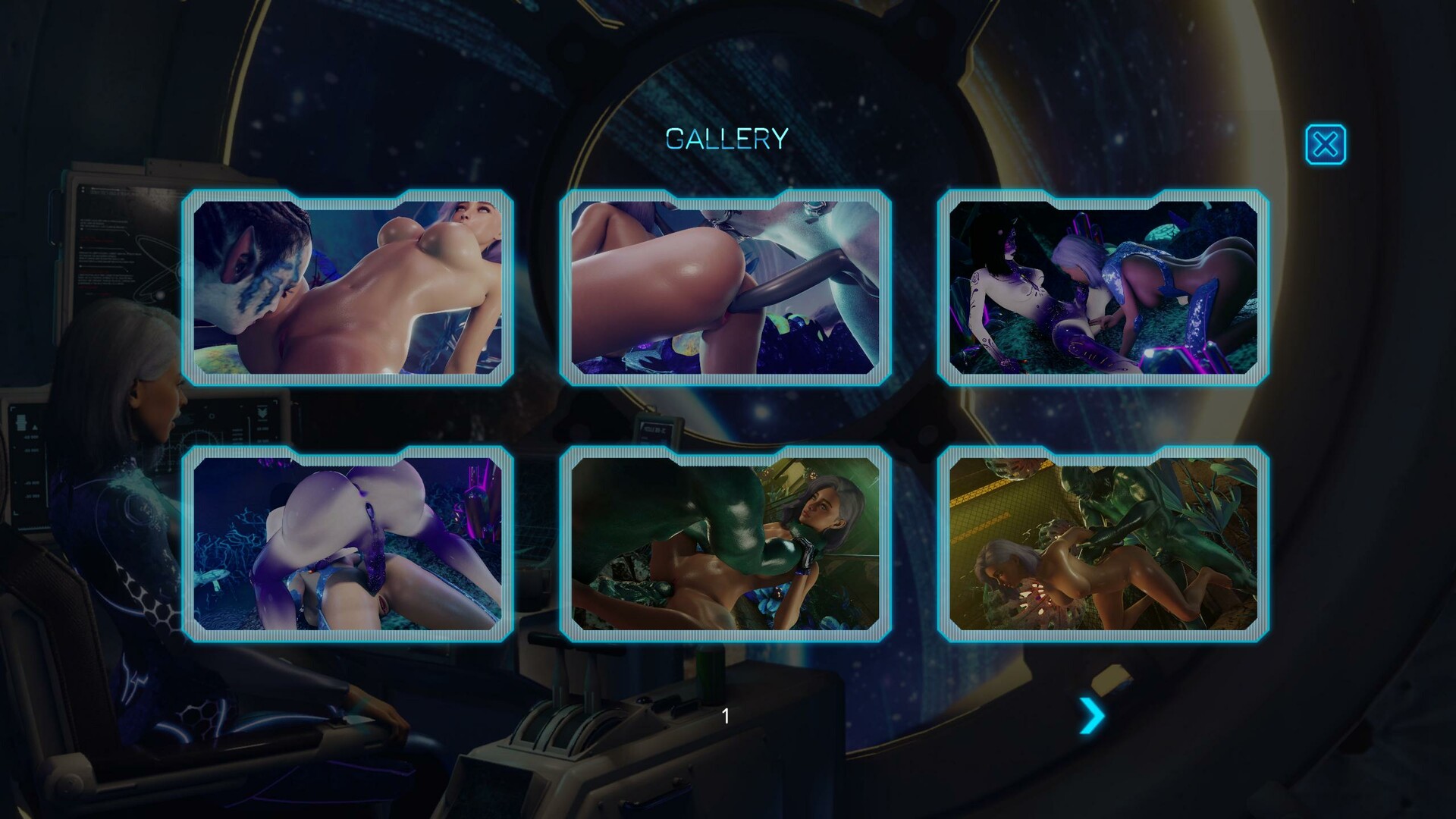
Task: Click the GALLERY title text
Action: (x=726, y=138)
